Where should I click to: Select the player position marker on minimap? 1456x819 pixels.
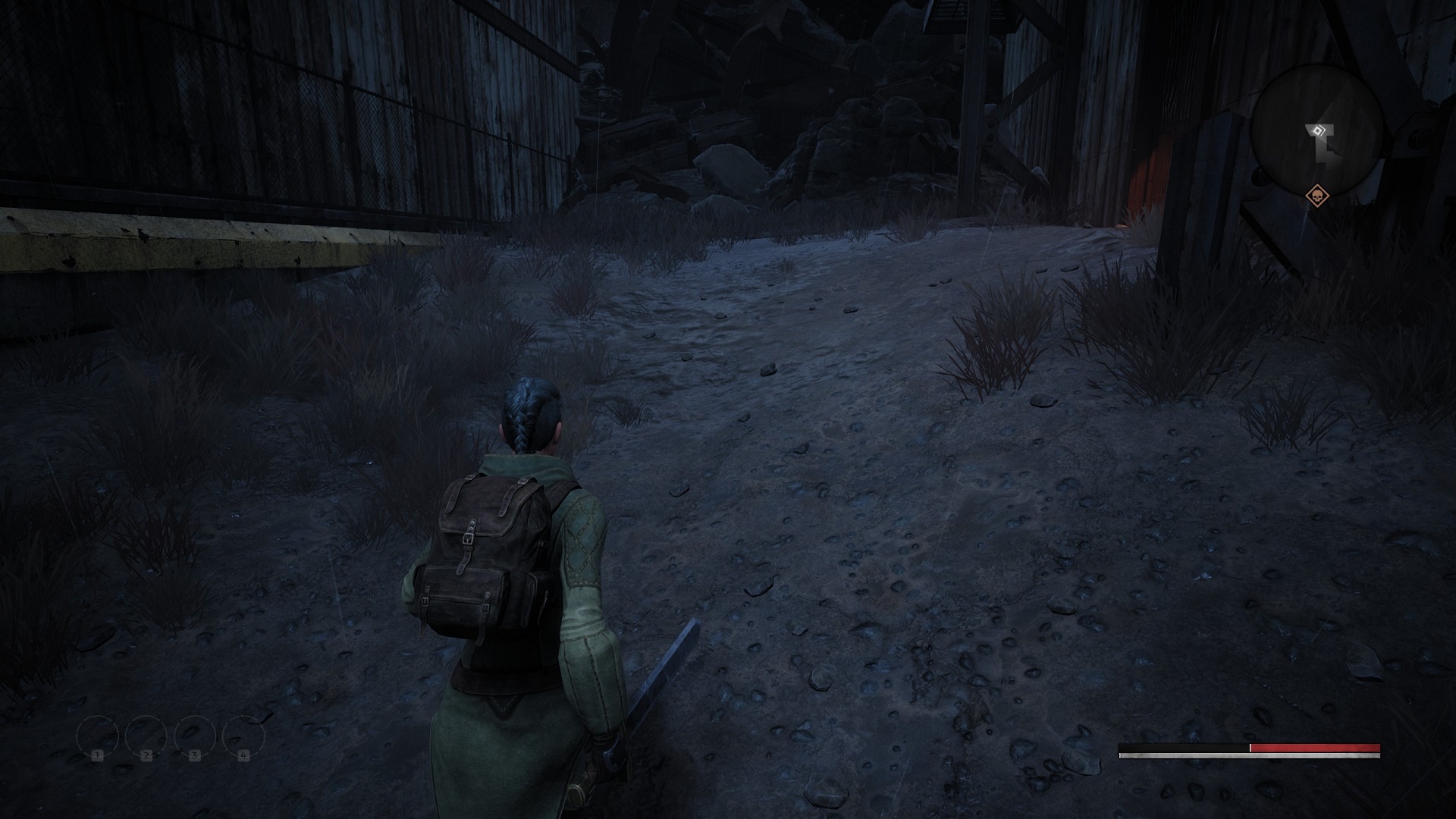(x=1319, y=130)
